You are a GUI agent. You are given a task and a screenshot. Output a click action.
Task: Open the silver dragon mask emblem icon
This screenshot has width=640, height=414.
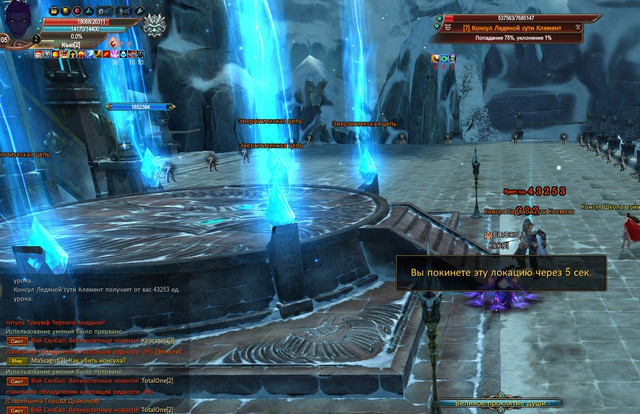point(153,26)
